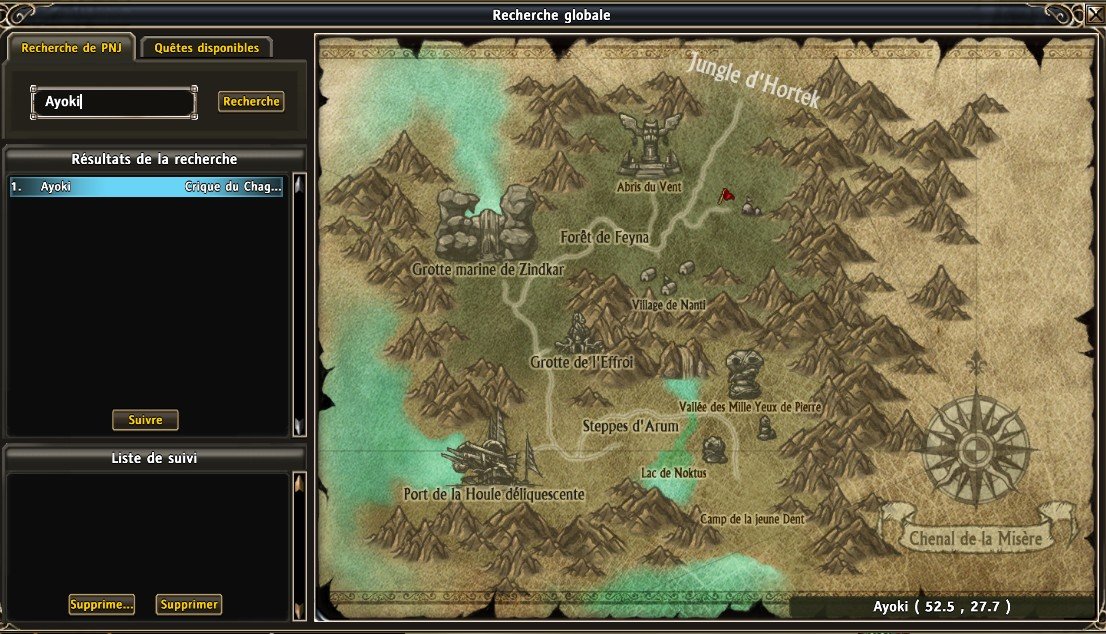Viewport: 1106px width, 634px height.
Task: Click the search results scrollbar's up arrow
Action: (297, 185)
